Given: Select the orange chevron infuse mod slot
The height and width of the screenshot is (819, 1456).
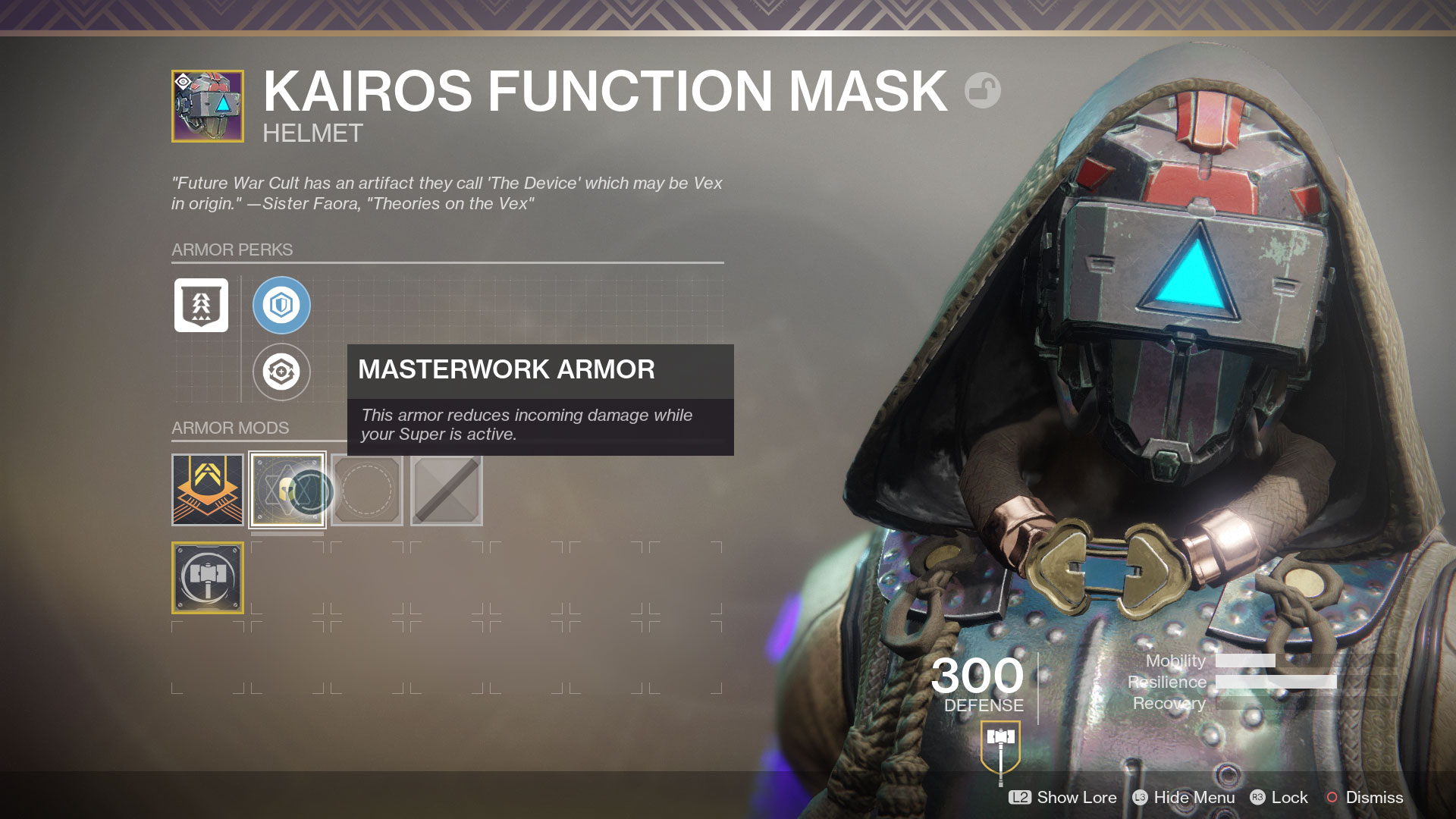Looking at the screenshot, I should coord(208,489).
